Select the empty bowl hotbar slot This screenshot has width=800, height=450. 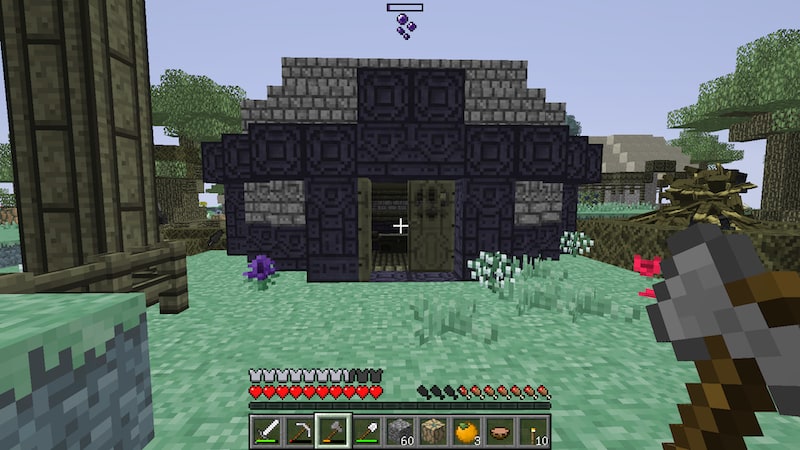pos(500,430)
